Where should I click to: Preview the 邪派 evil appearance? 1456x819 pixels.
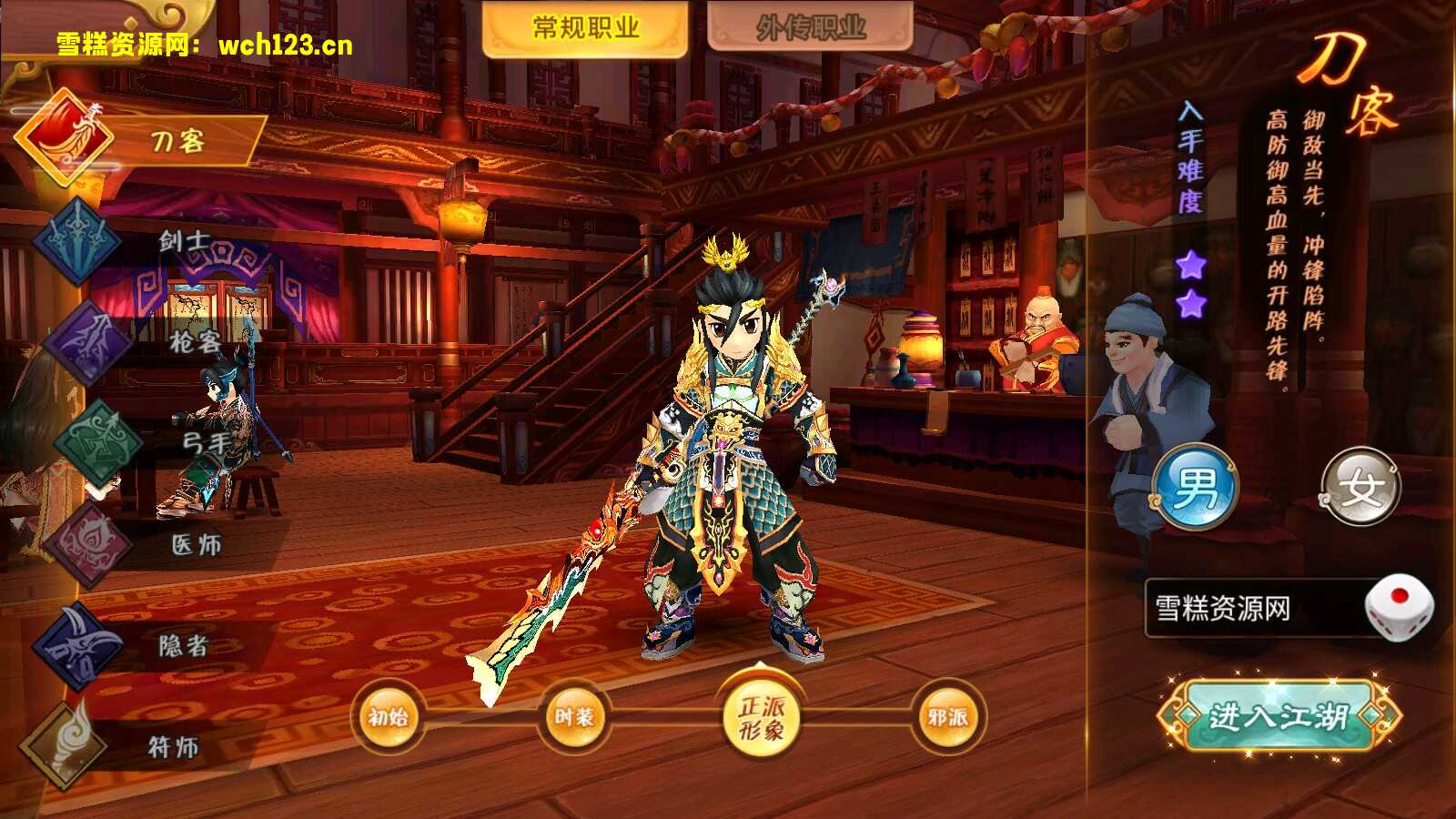click(x=947, y=717)
